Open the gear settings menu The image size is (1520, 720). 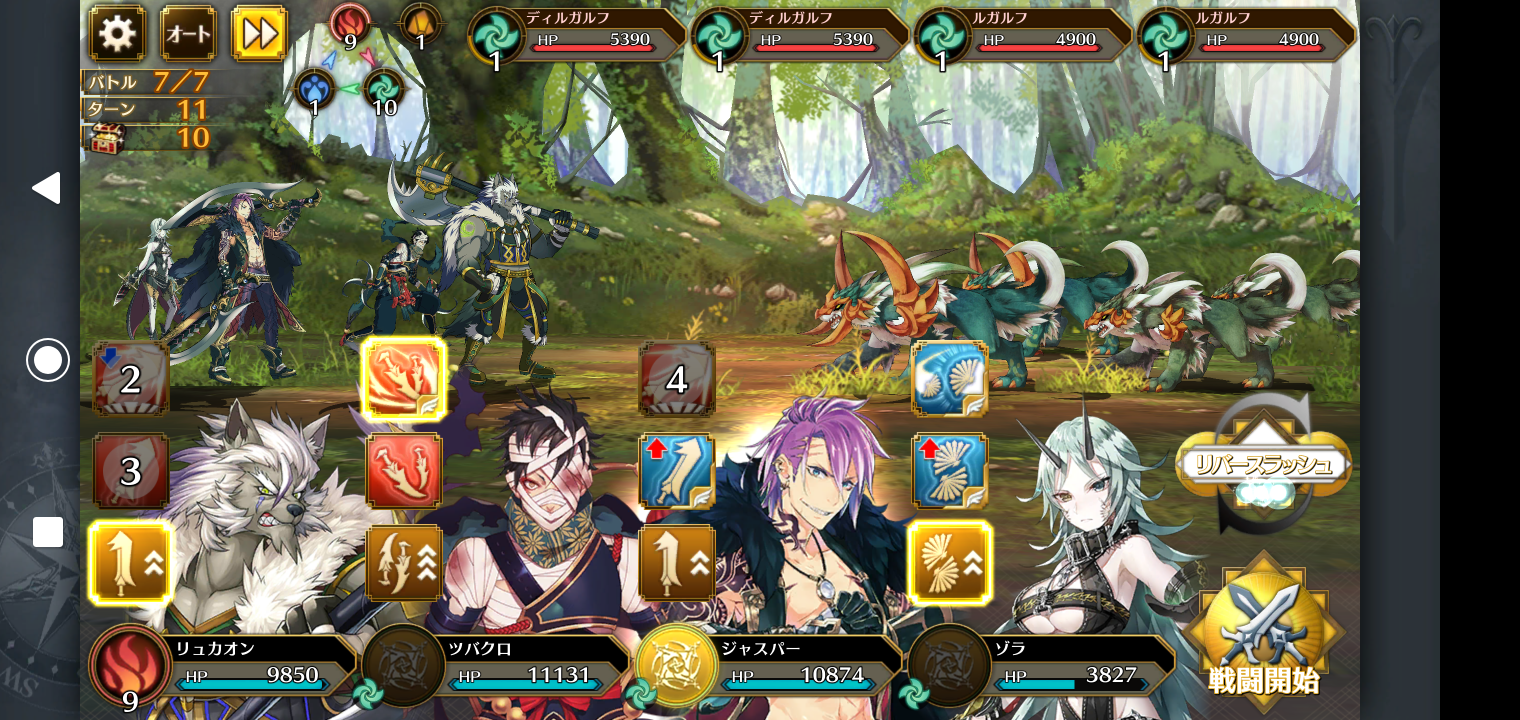pyautogui.click(x=117, y=34)
